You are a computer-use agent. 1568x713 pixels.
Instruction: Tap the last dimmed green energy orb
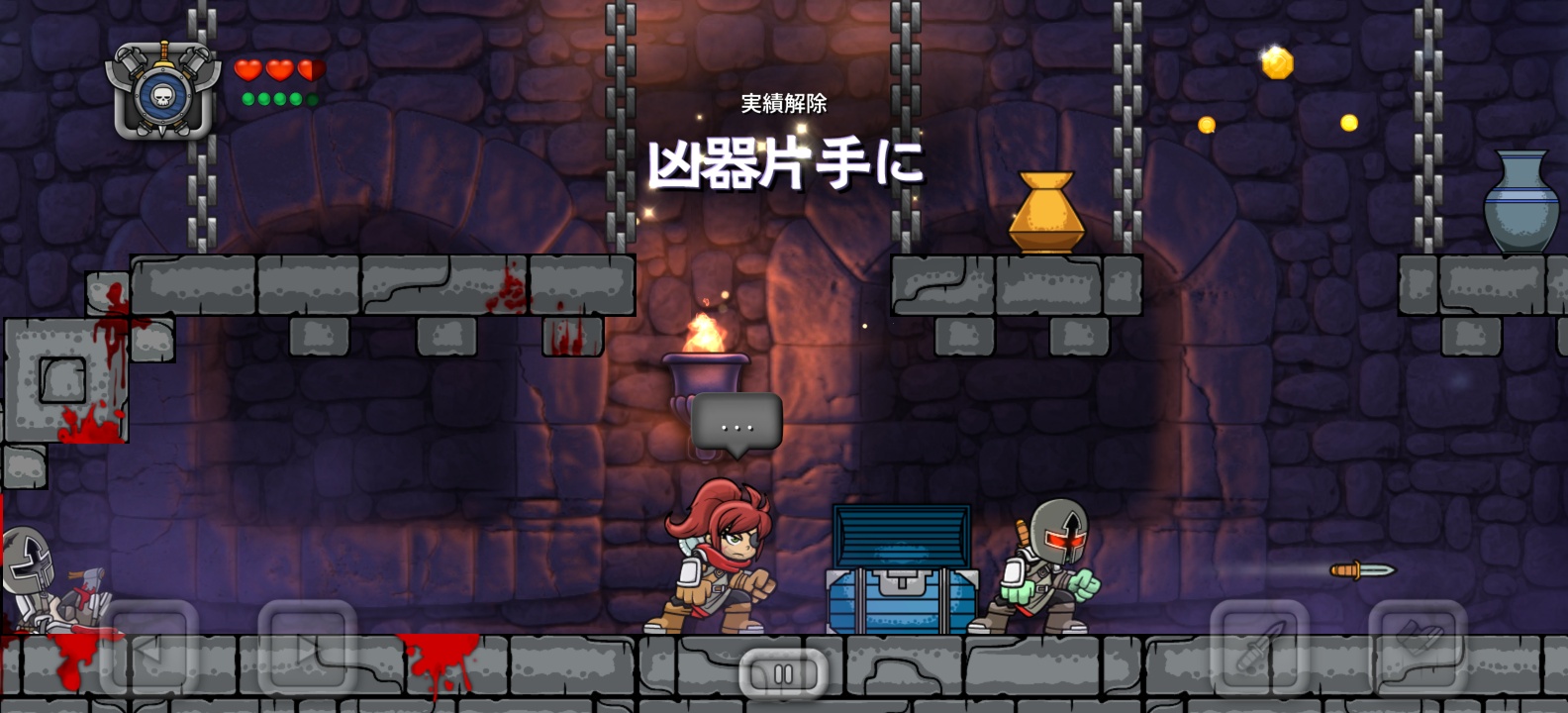point(310,98)
